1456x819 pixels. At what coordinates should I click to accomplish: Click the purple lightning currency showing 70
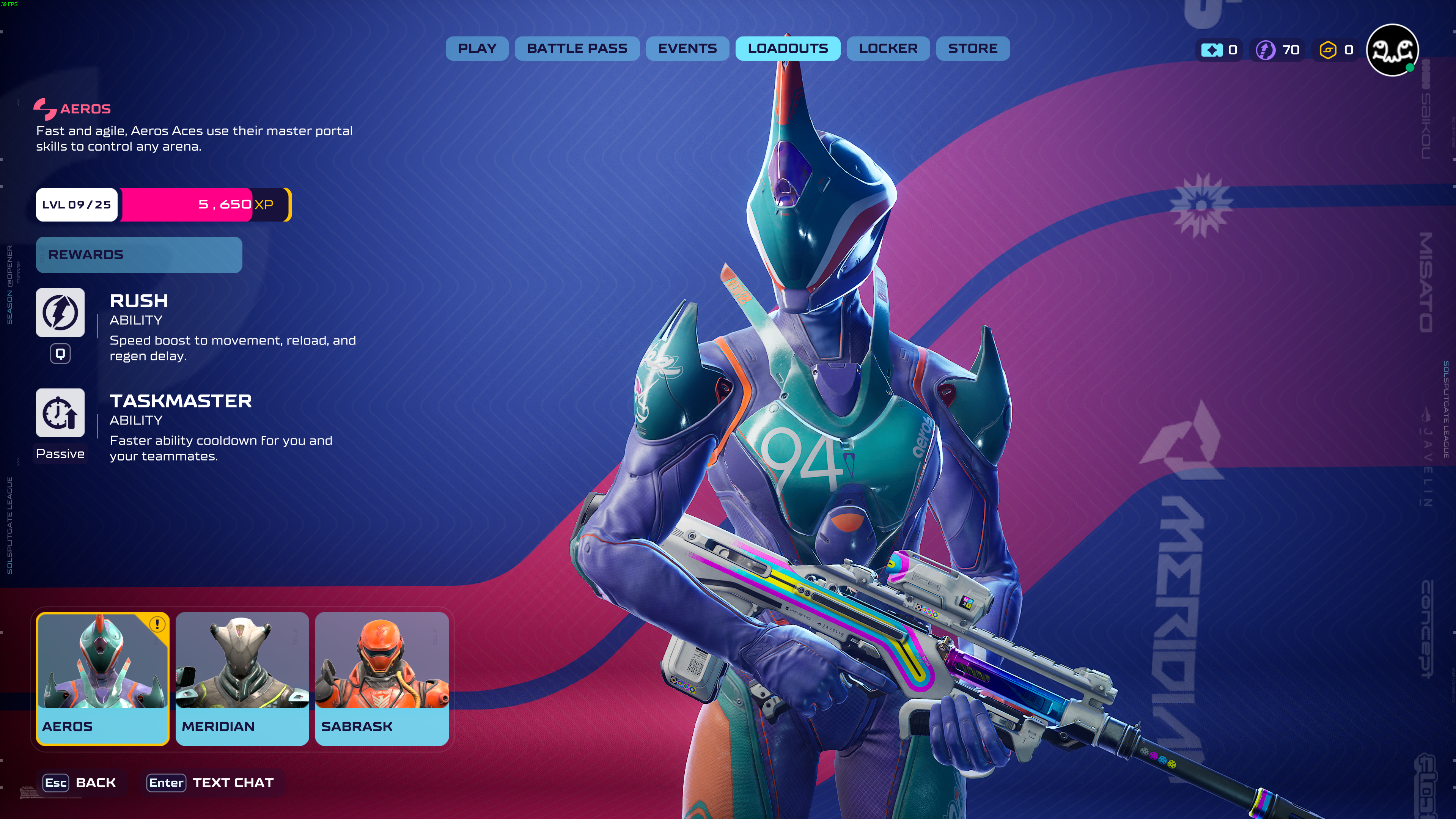click(x=1277, y=50)
